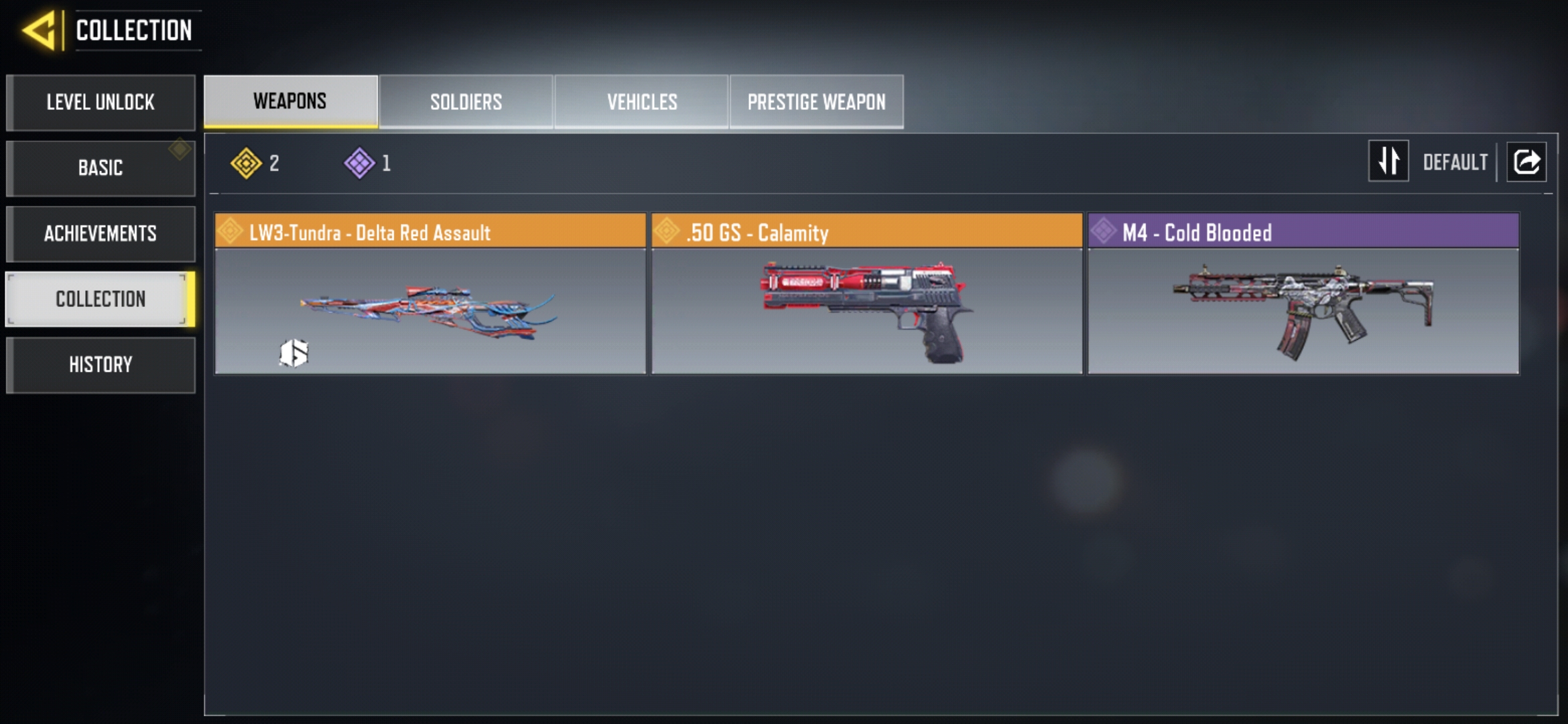
Task: Open the Level Unlock section
Action: 101,103
